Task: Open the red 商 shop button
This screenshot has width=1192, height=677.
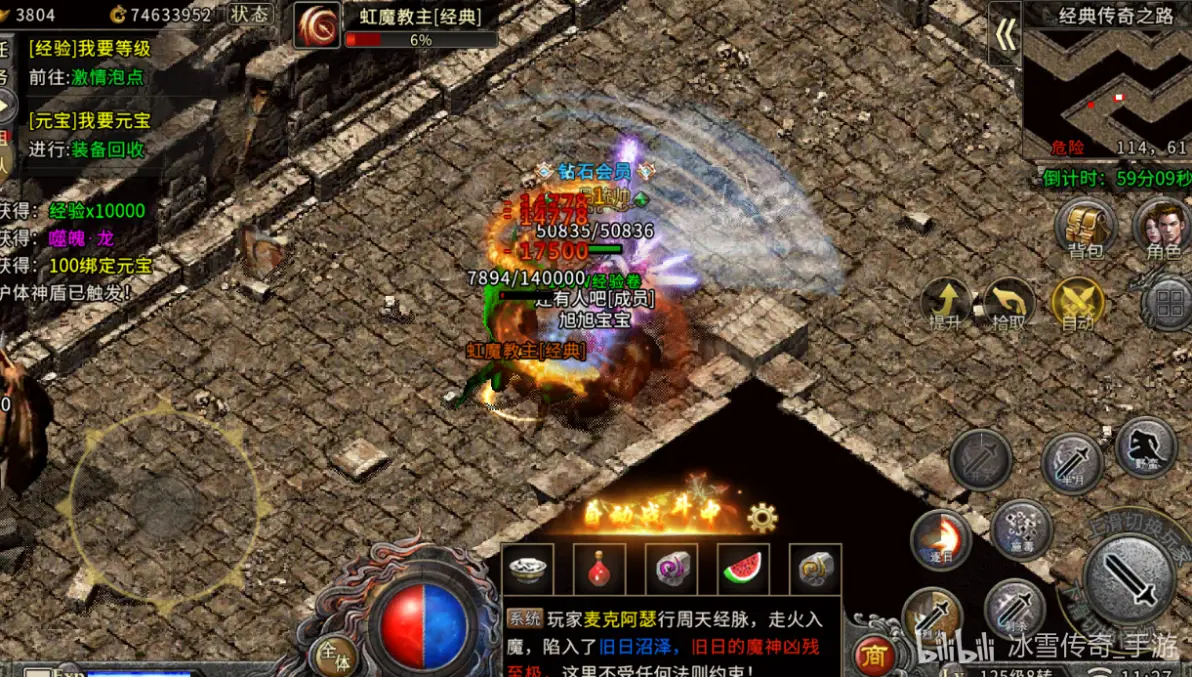Action: point(876,655)
